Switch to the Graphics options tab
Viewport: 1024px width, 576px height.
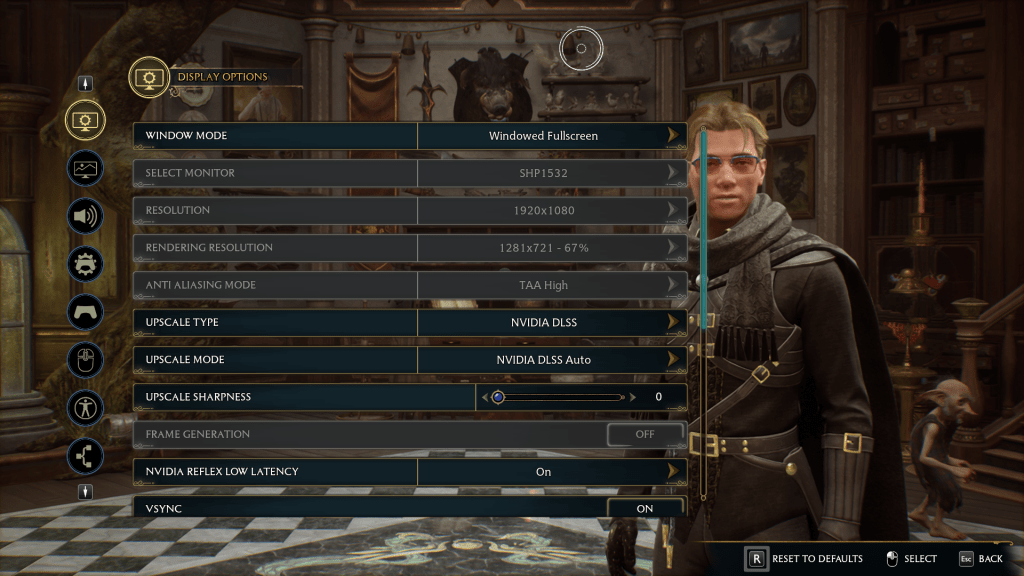[x=85, y=168]
